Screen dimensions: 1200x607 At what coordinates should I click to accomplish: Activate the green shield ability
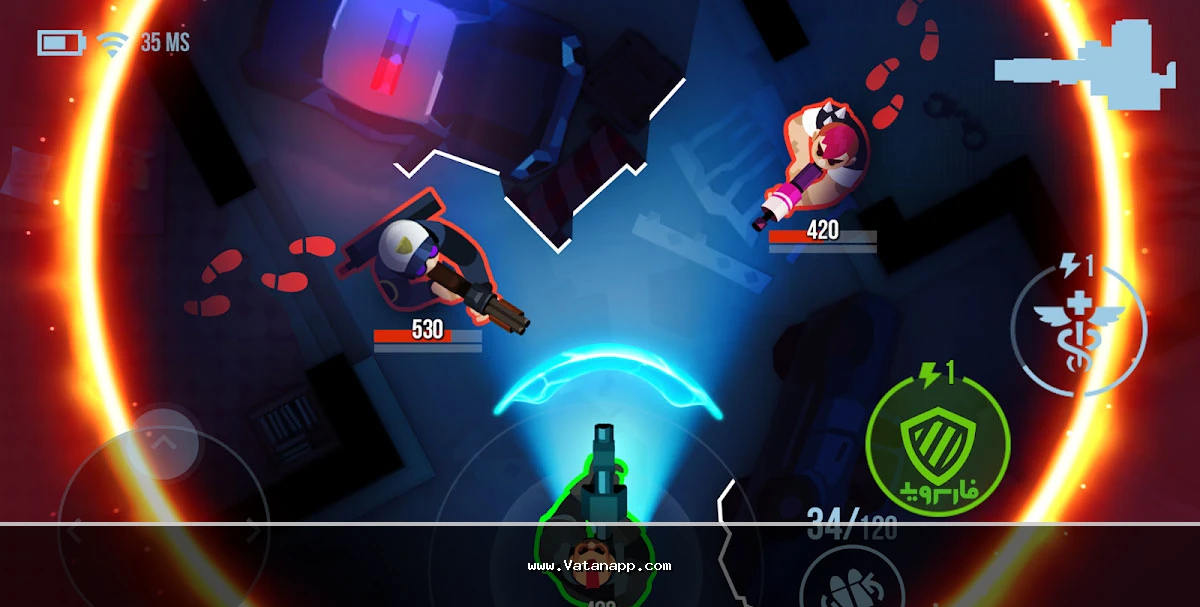(x=937, y=442)
